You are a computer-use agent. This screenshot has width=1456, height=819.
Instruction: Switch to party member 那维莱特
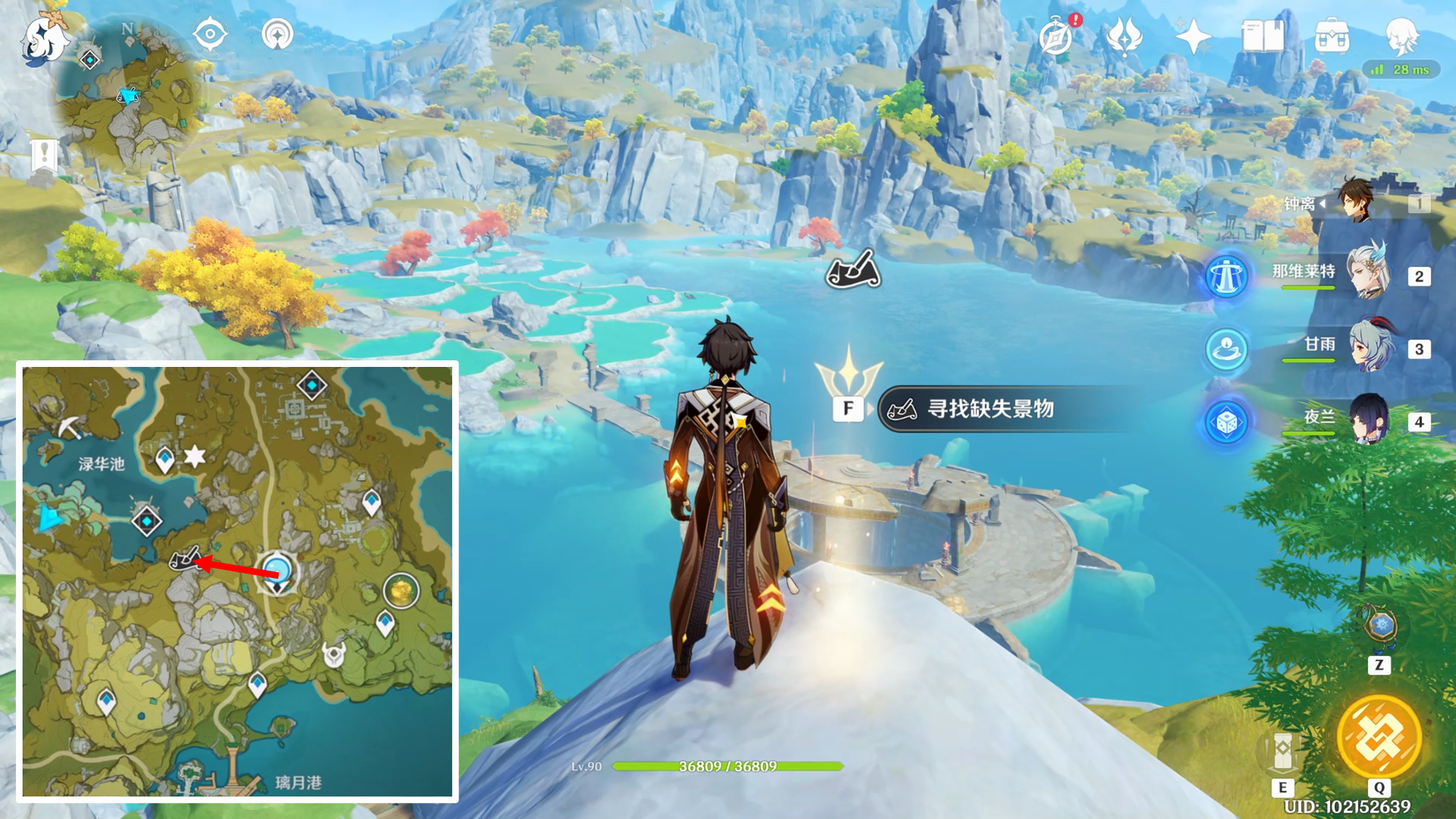click(1367, 274)
